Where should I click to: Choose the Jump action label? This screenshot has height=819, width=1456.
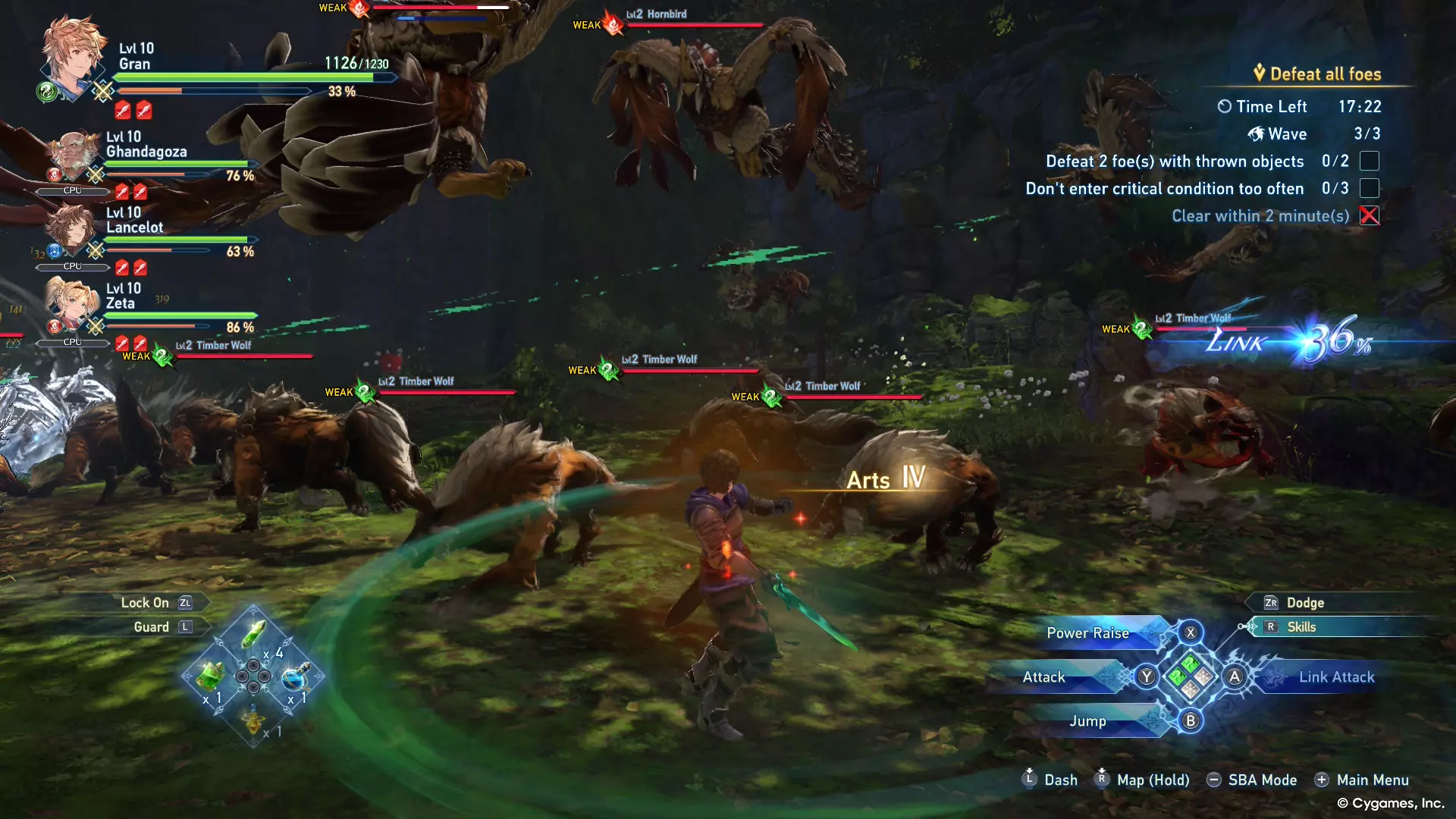click(1087, 721)
